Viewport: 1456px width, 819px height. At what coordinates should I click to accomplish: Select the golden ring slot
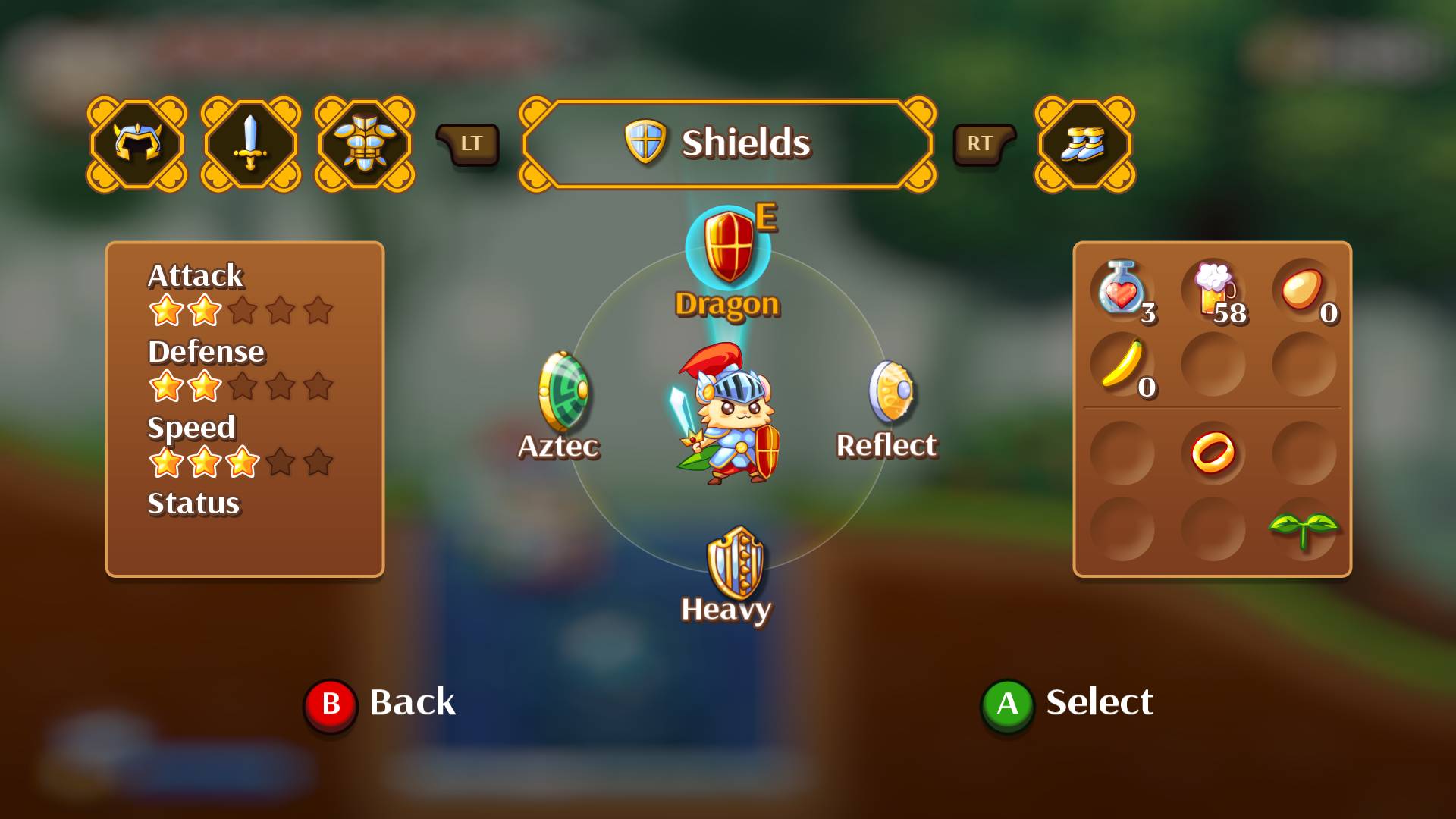1213,453
